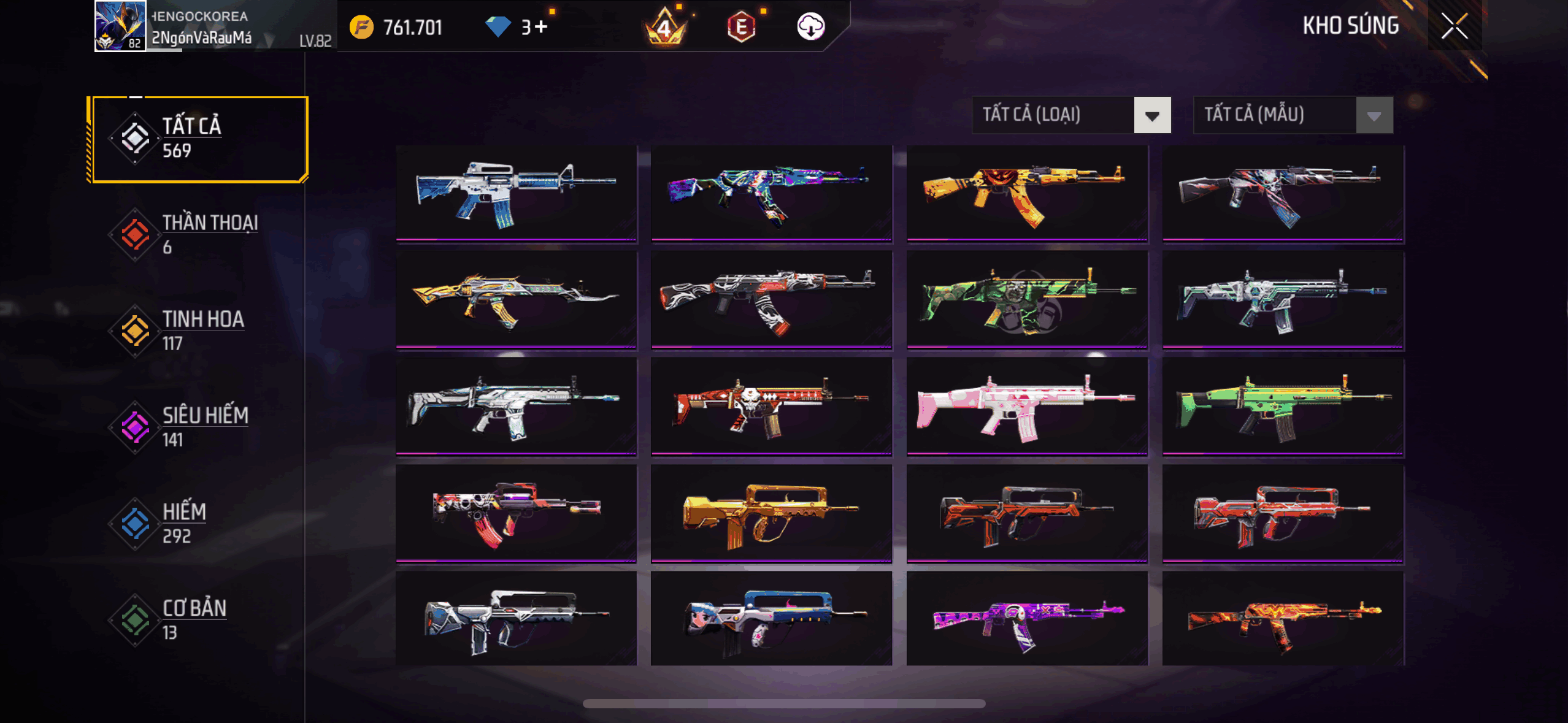
Task: Choose the orange pumpkin AK skin
Action: pyautogui.click(x=1027, y=193)
